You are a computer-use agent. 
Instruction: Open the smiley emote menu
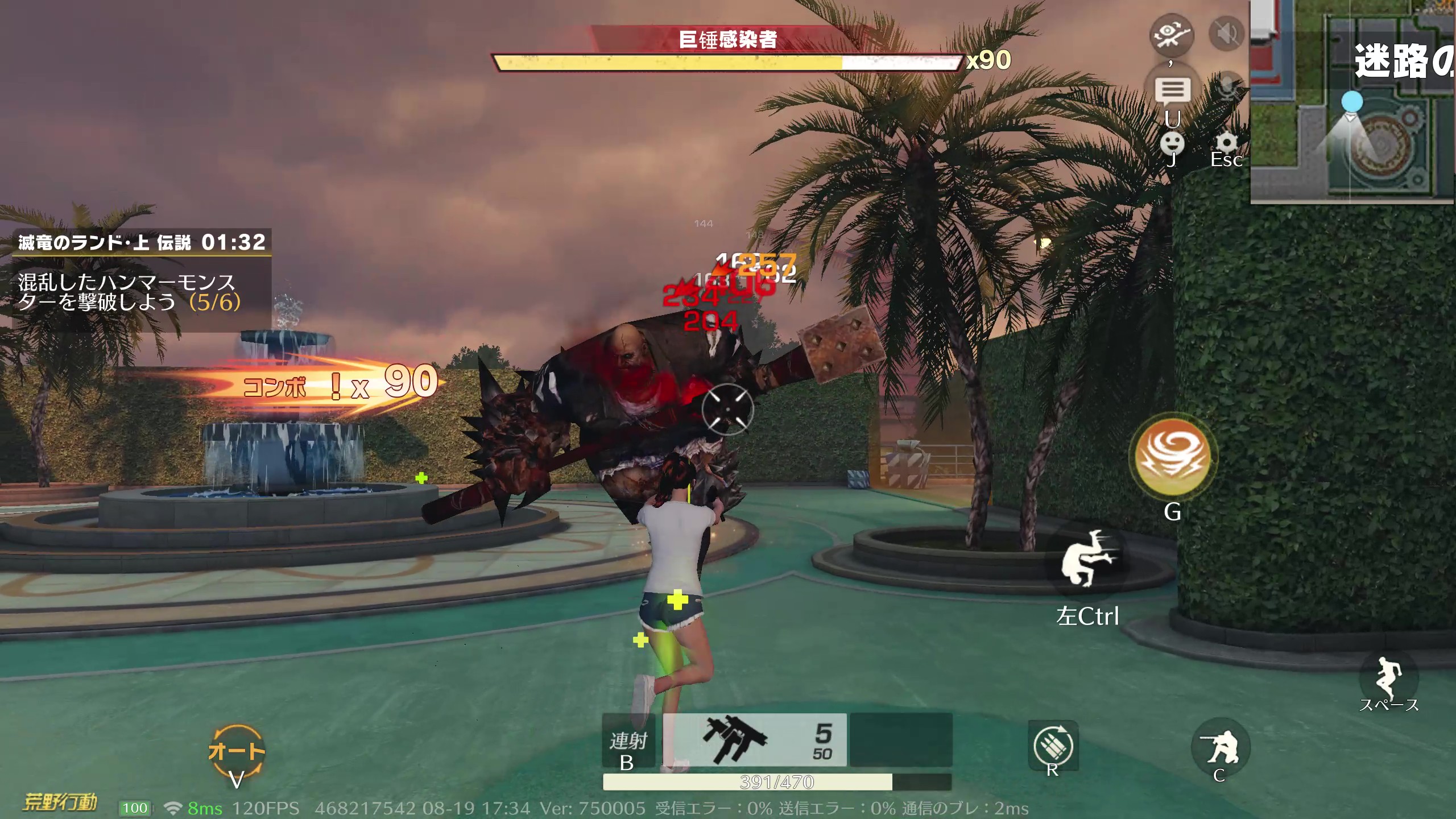[1172, 143]
